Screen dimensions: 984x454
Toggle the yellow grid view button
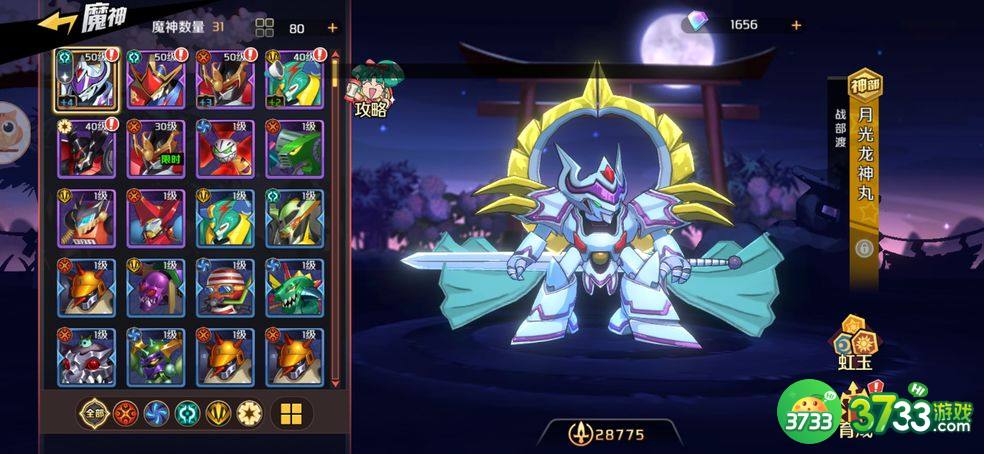pos(291,413)
